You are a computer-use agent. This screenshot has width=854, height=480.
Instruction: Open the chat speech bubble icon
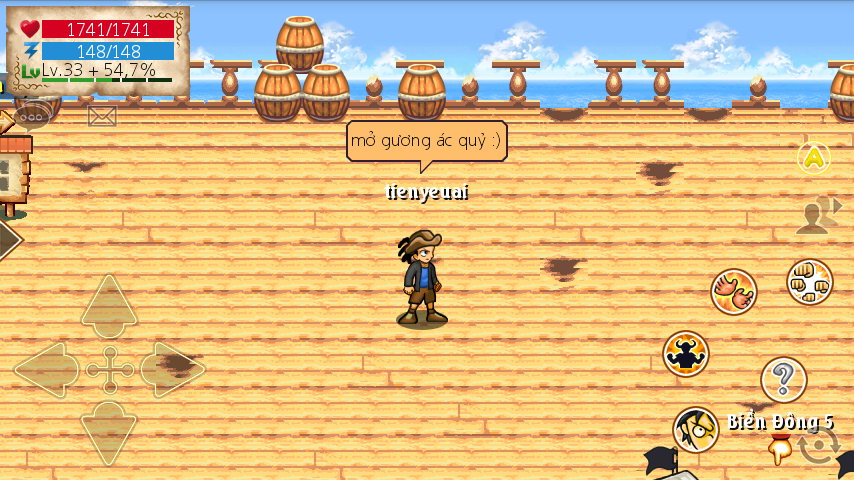32,115
